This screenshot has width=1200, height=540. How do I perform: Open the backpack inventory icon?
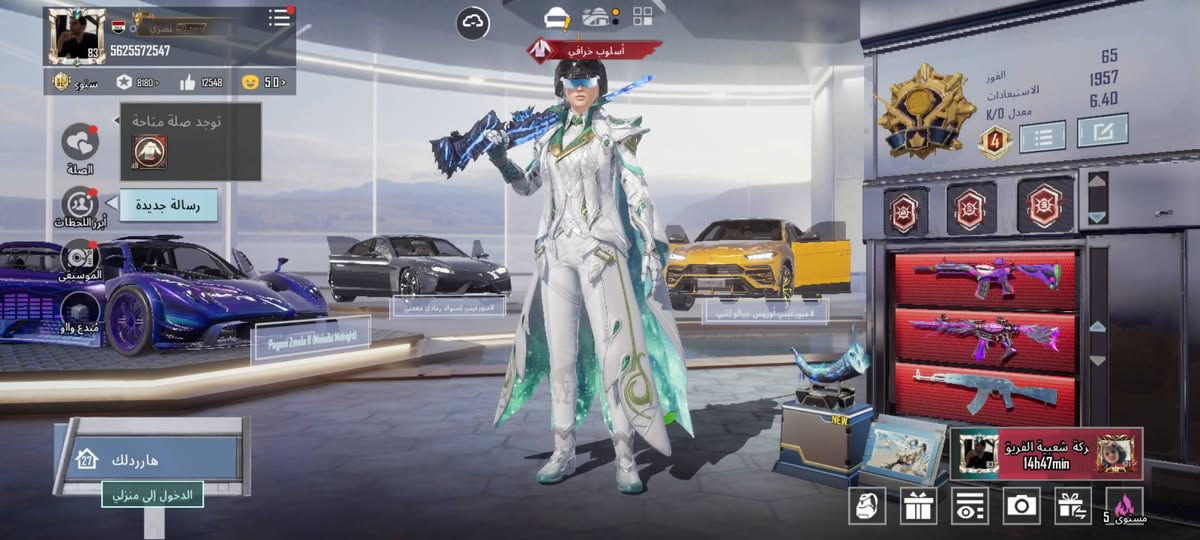click(866, 505)
